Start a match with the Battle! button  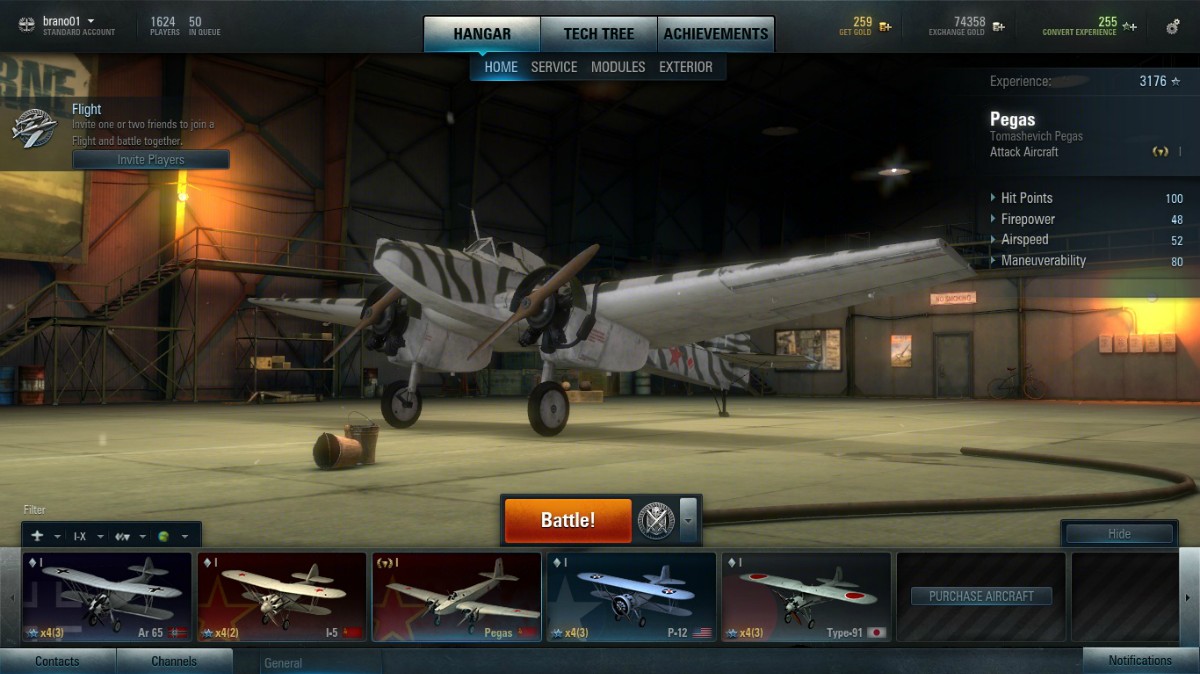567,520
